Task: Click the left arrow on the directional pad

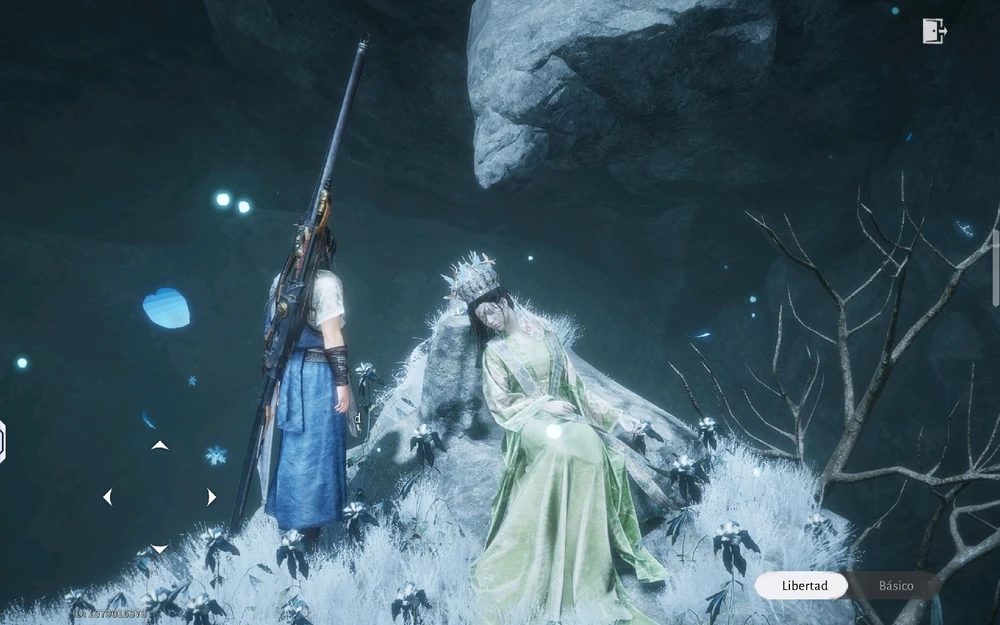Action: click(108, 497)
